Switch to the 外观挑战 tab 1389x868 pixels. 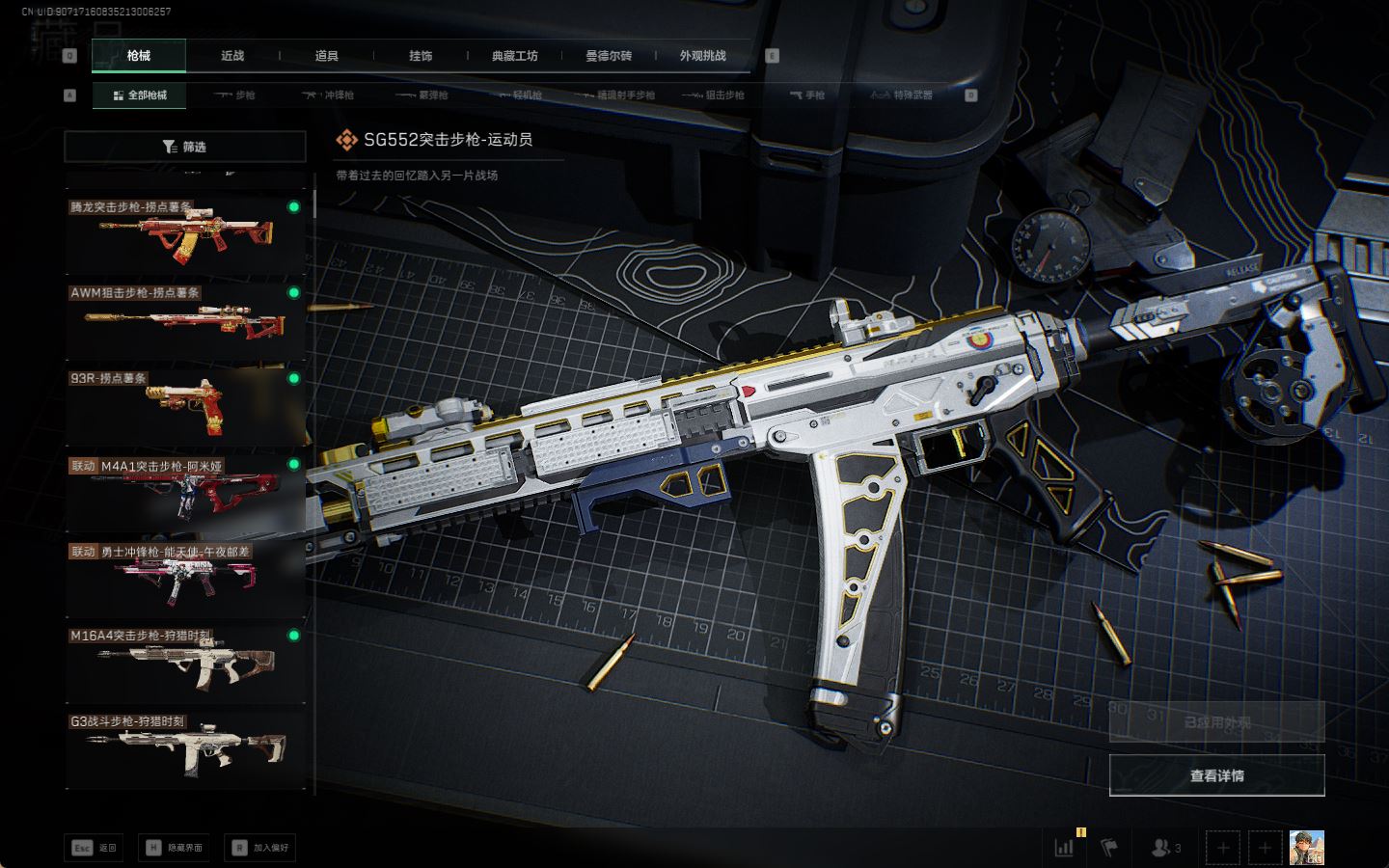pos(702,56)
